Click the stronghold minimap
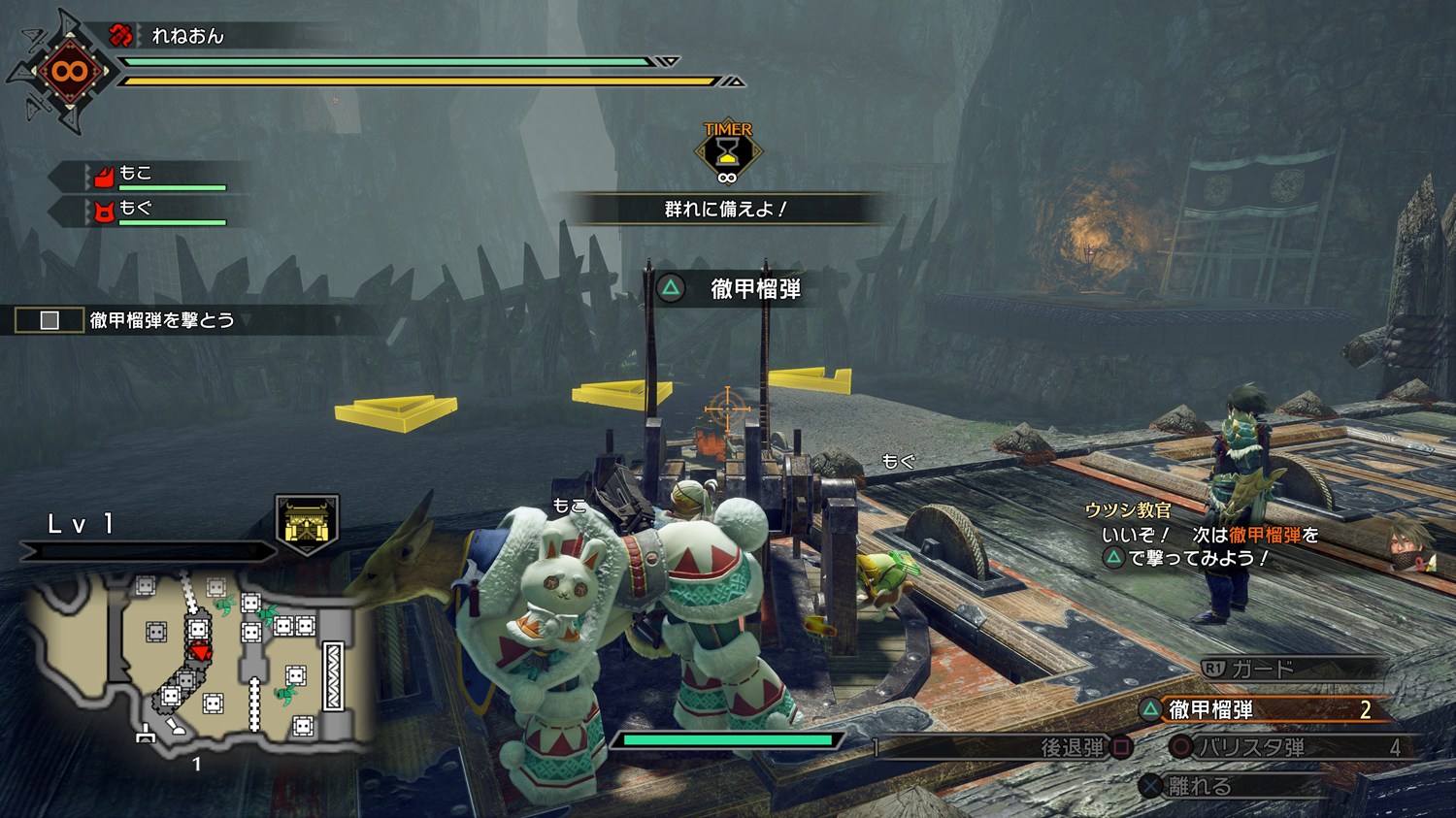 coord(199,660)
